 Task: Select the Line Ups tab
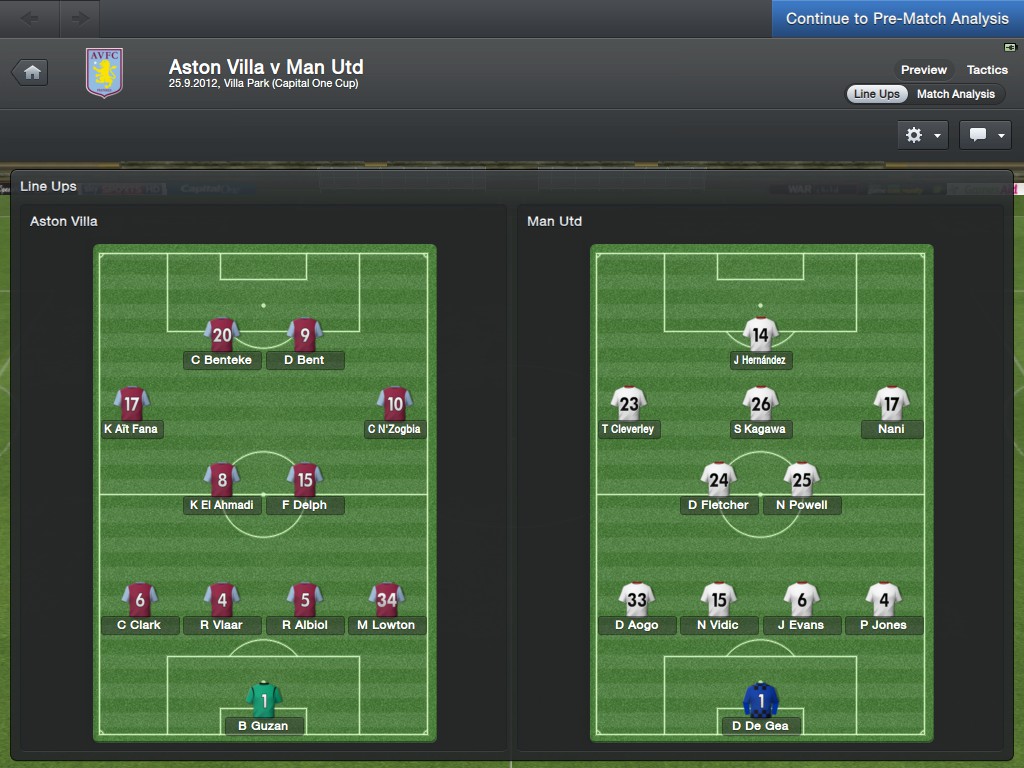877,94
